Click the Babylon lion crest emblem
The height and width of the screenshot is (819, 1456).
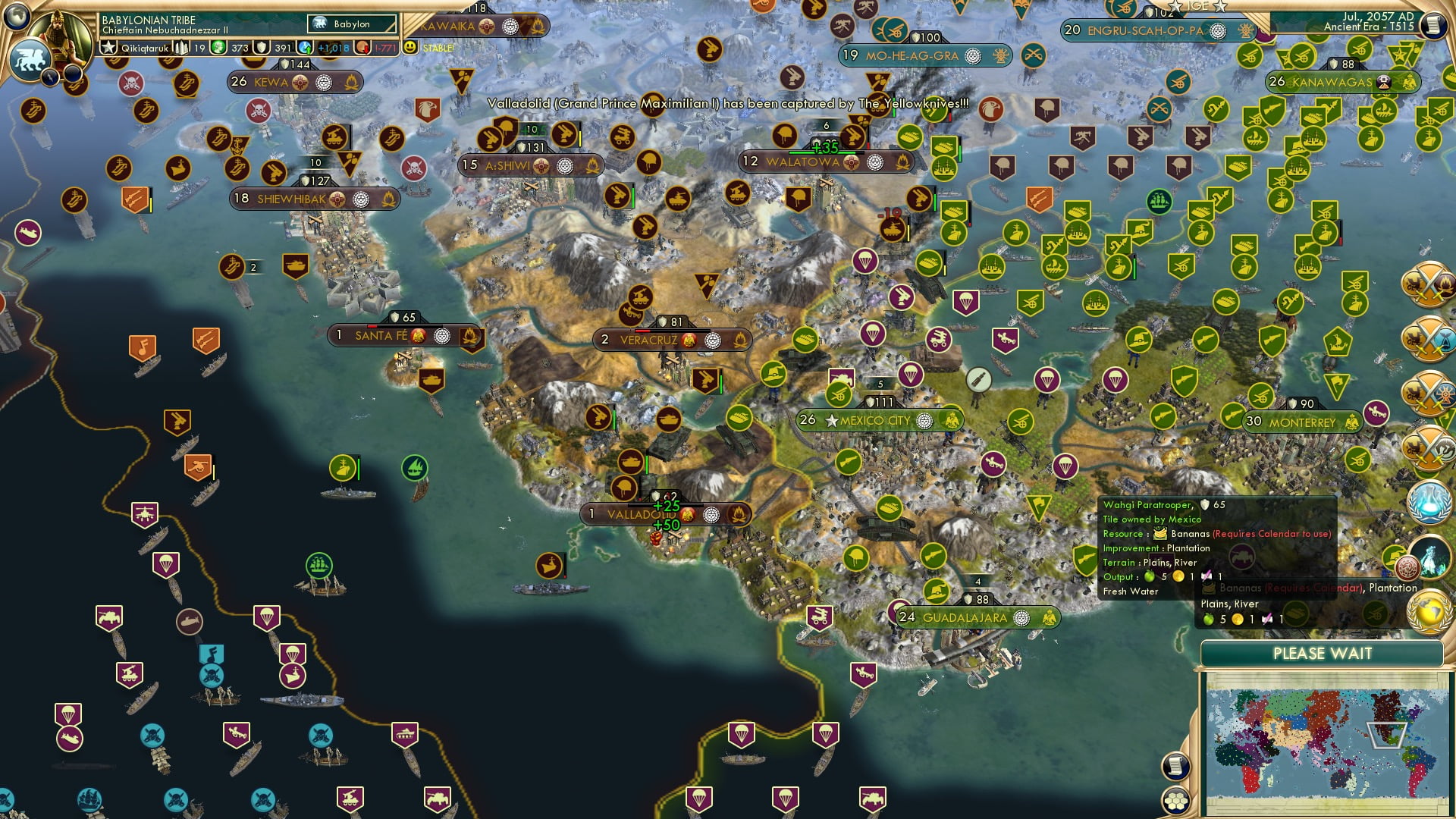point(29,58)
